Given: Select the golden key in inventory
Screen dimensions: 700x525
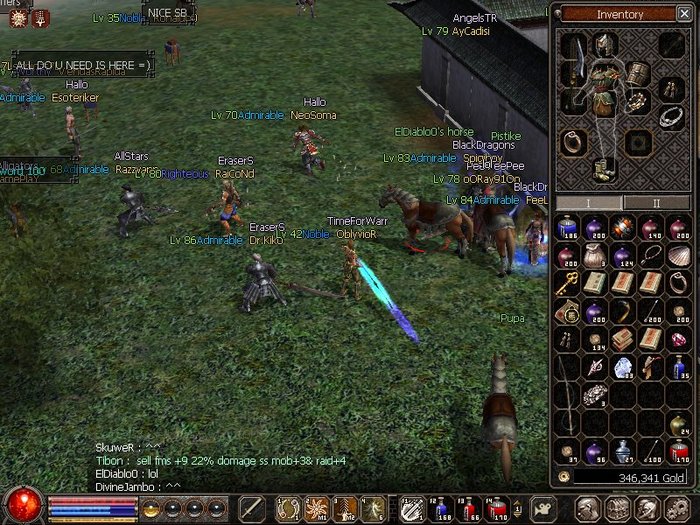Looking at the screenshot, I should coord(566,284).
